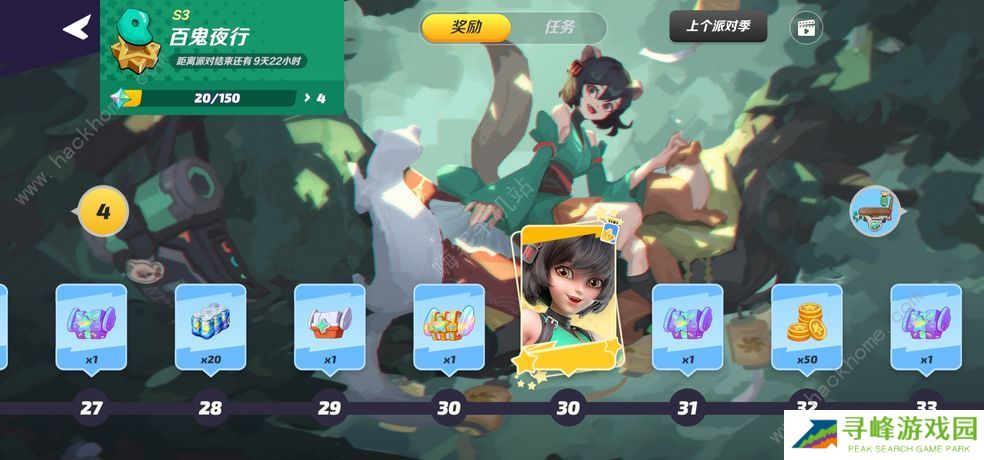The image size is (984, 460).
Task: Play the season video clip icon
Action: tap(804, 28)
